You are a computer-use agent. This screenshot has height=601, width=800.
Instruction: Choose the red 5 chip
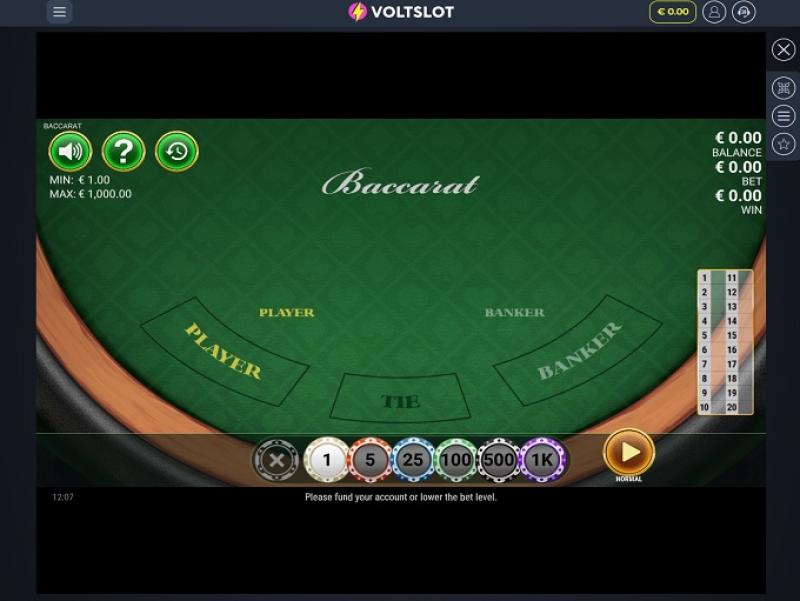coord(369,460)
